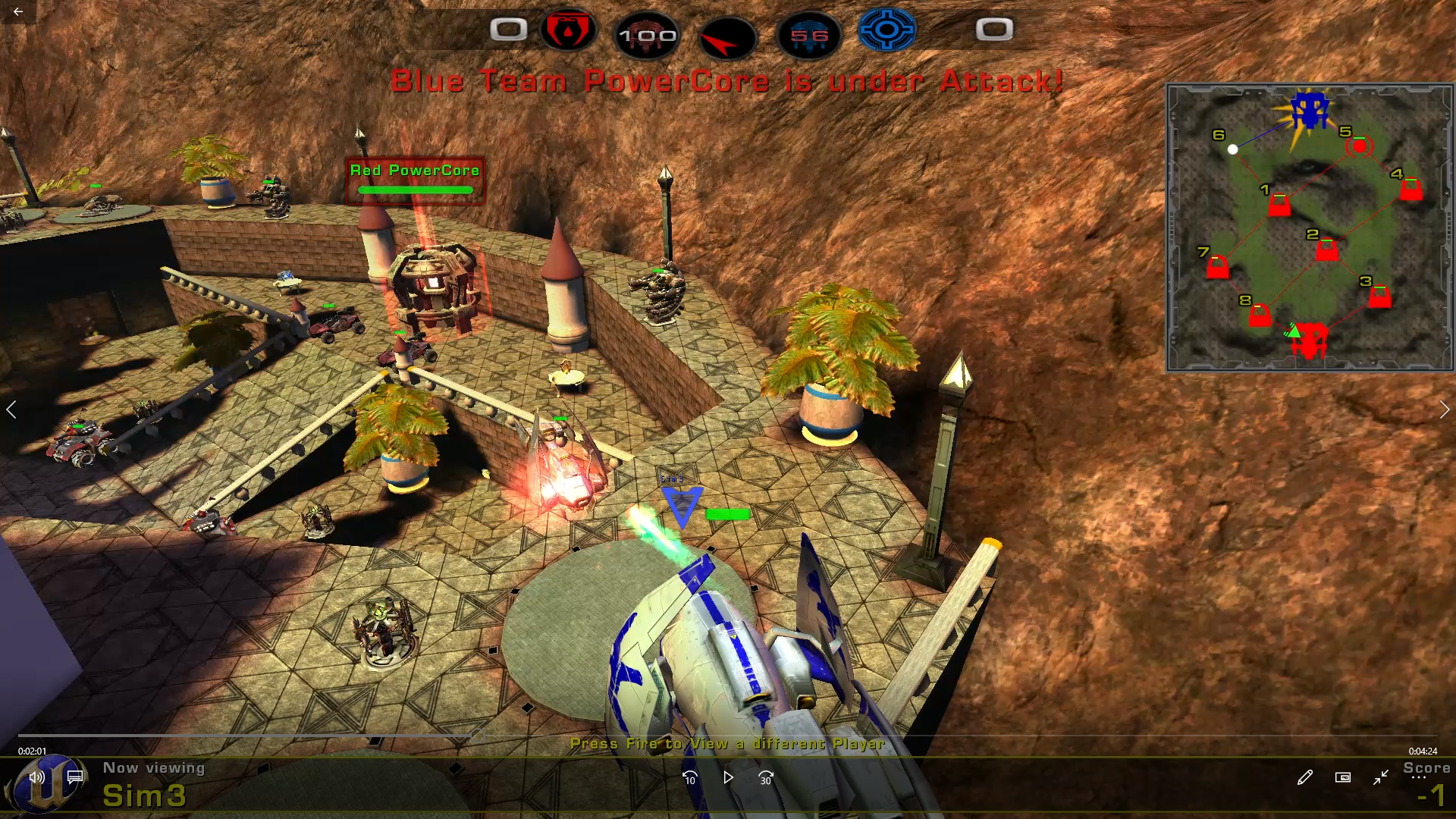Open the subtitles and captions menu

(x=75, y=777)
